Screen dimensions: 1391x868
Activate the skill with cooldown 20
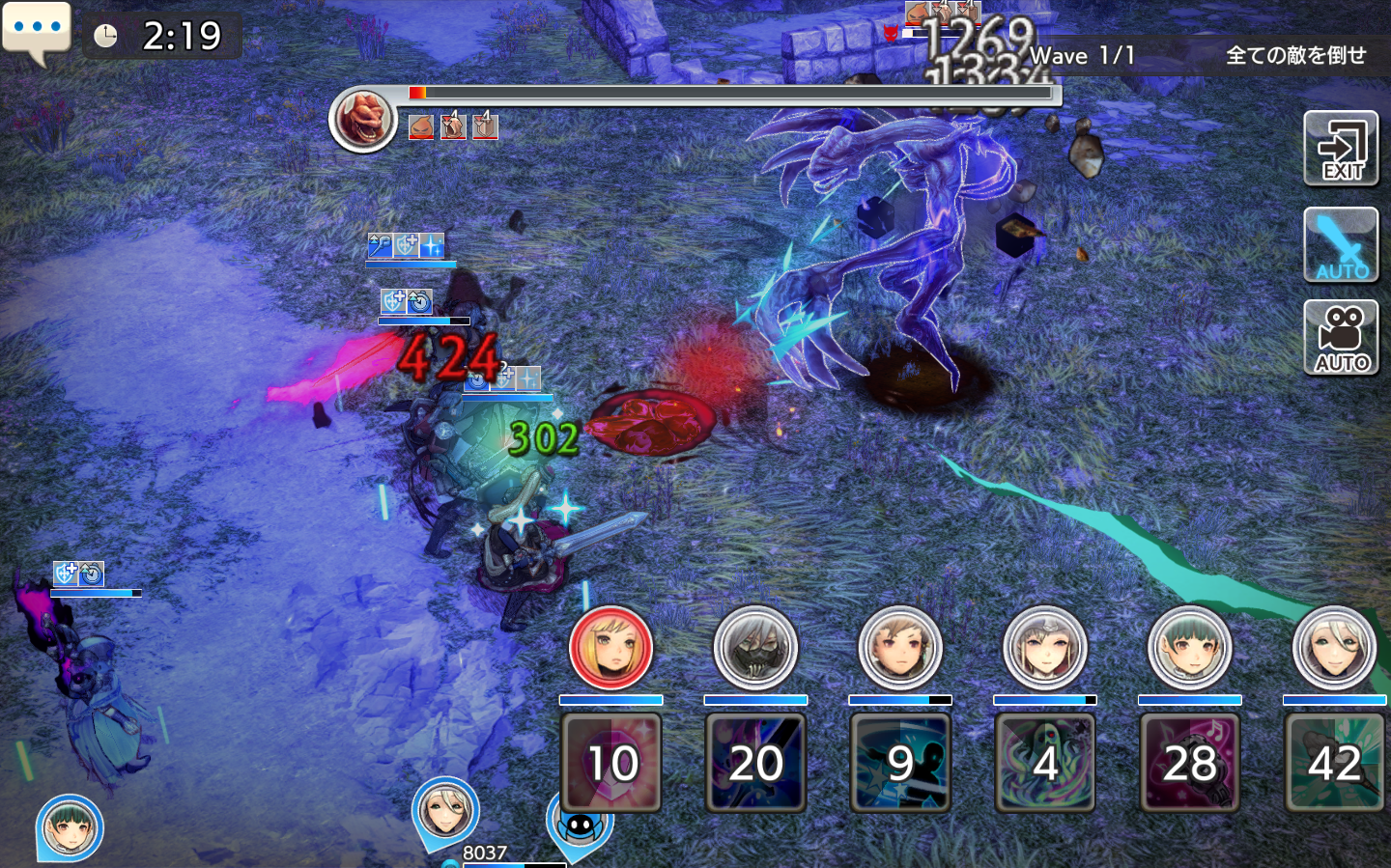[x=755, y=763]
